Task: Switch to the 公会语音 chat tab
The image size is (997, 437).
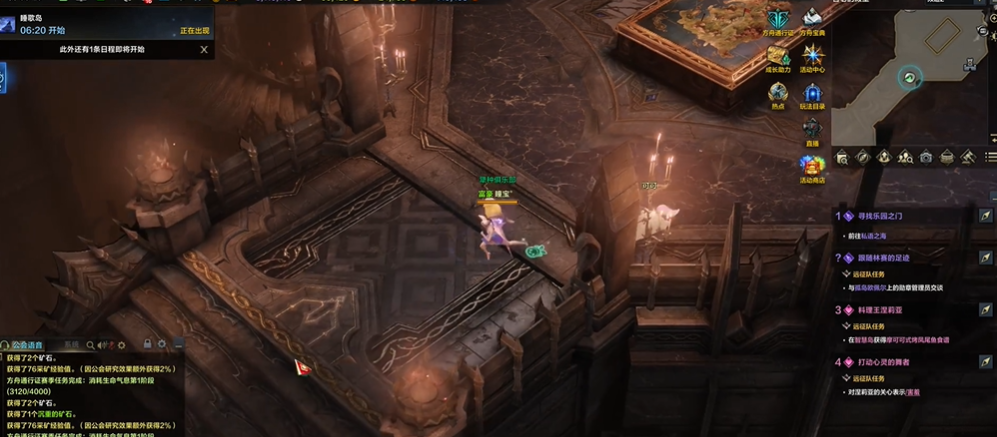Action: click(x=30, y=345)
